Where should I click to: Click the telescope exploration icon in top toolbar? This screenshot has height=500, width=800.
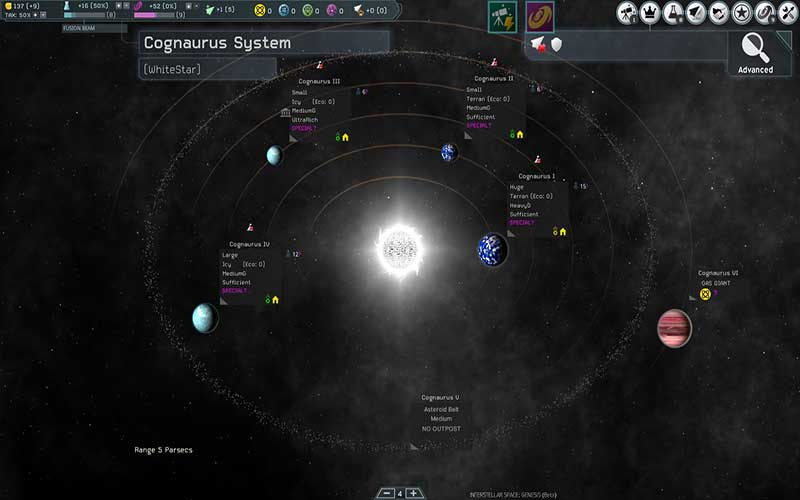coord(627,13)
